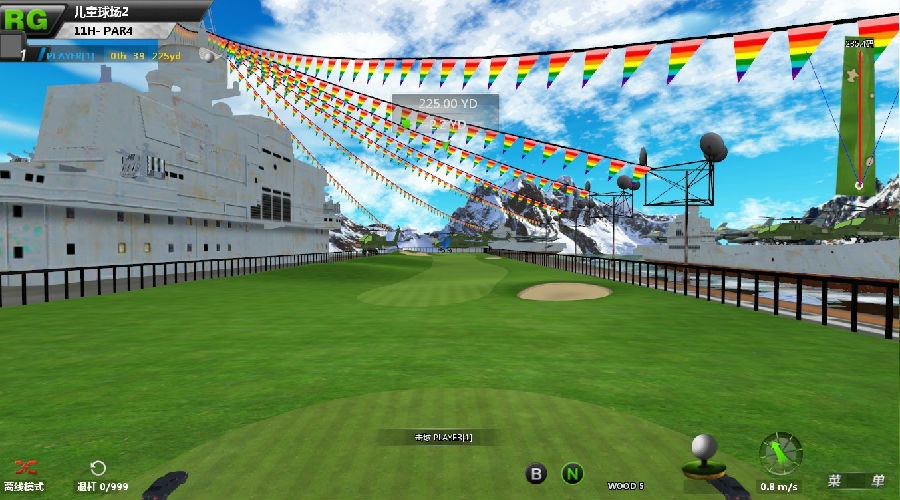Open the hole overview minimap
Viewport: 900px width, 500px height.
[857, 117]
